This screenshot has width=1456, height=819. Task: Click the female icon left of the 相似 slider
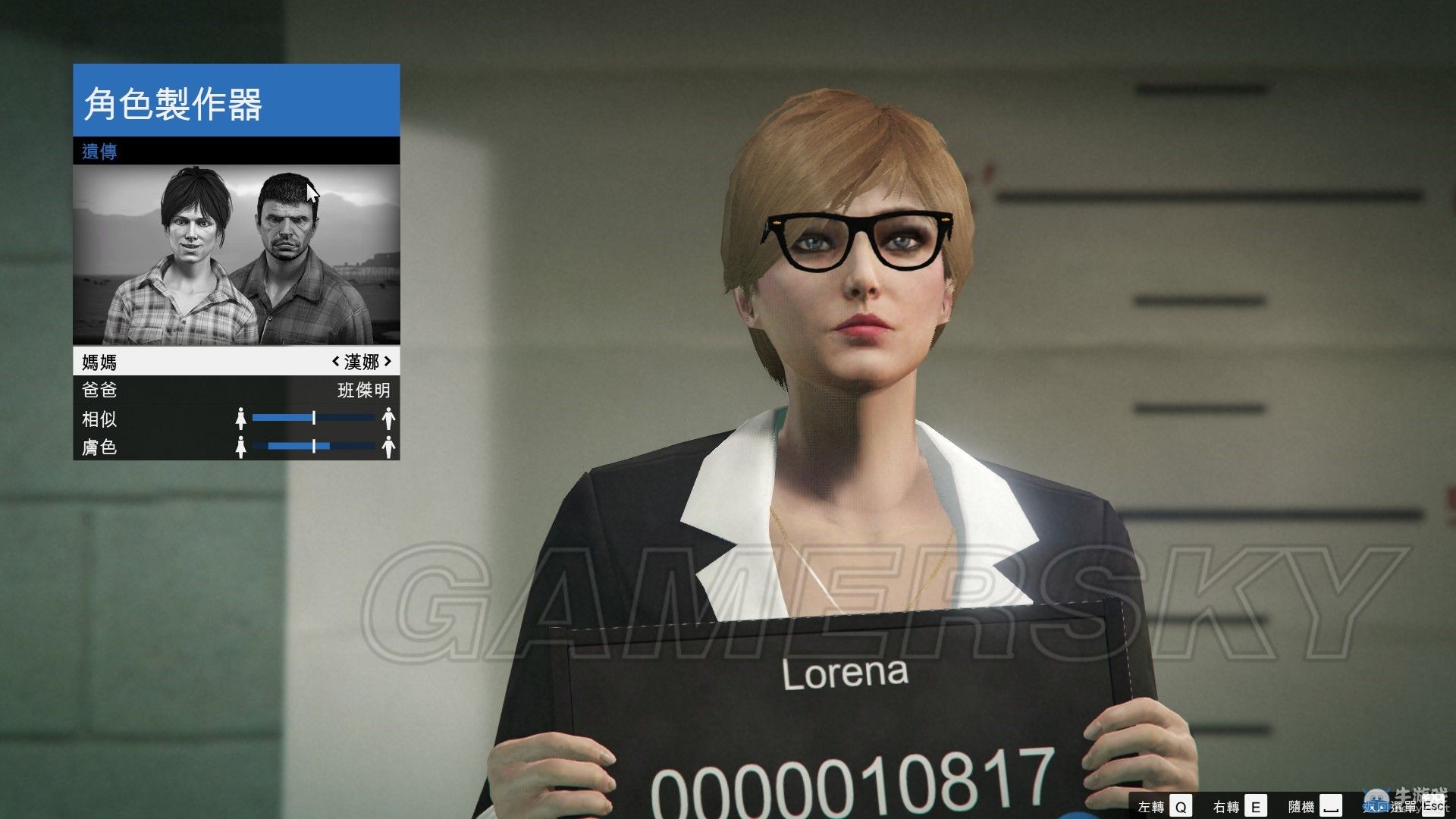241,419
